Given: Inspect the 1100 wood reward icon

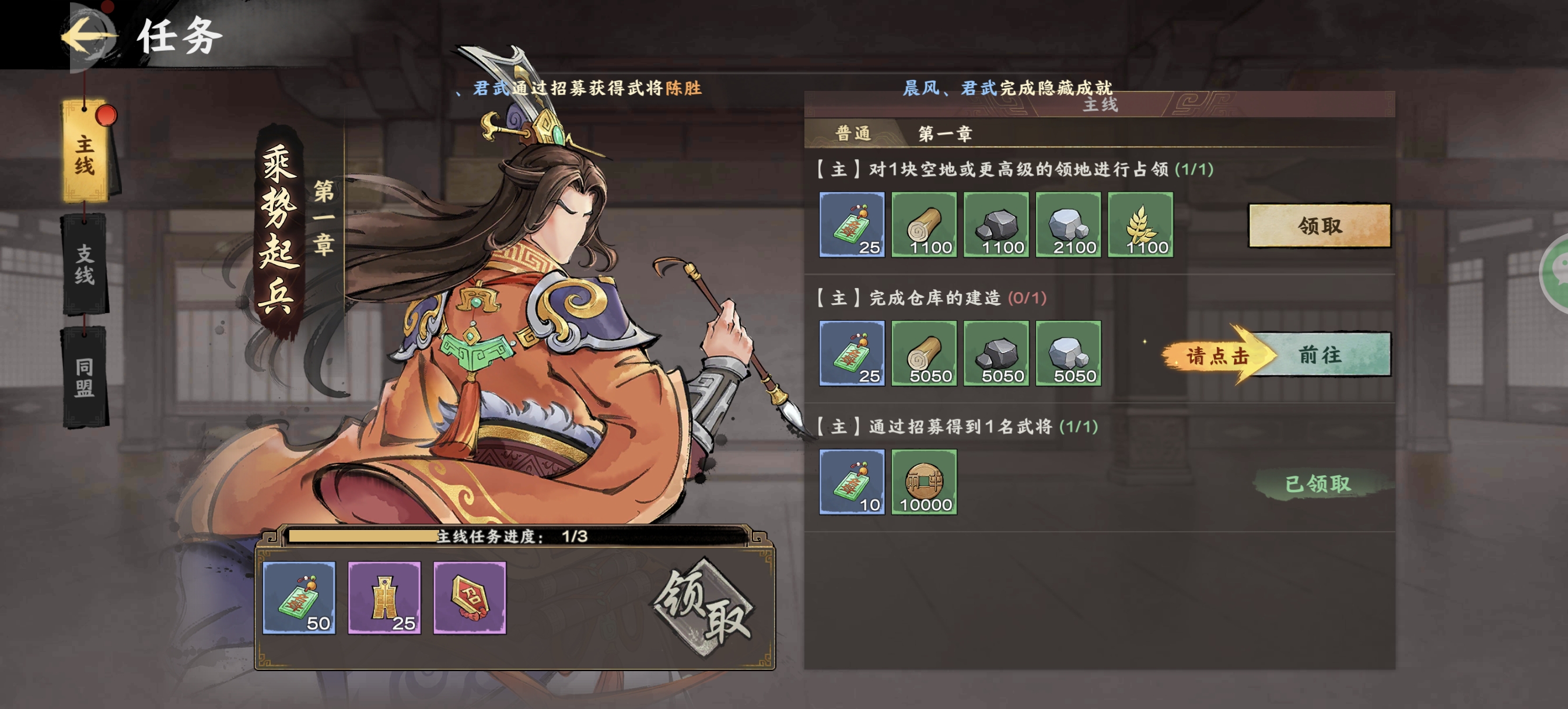Looking at the screenshot, I should (923, 224).
